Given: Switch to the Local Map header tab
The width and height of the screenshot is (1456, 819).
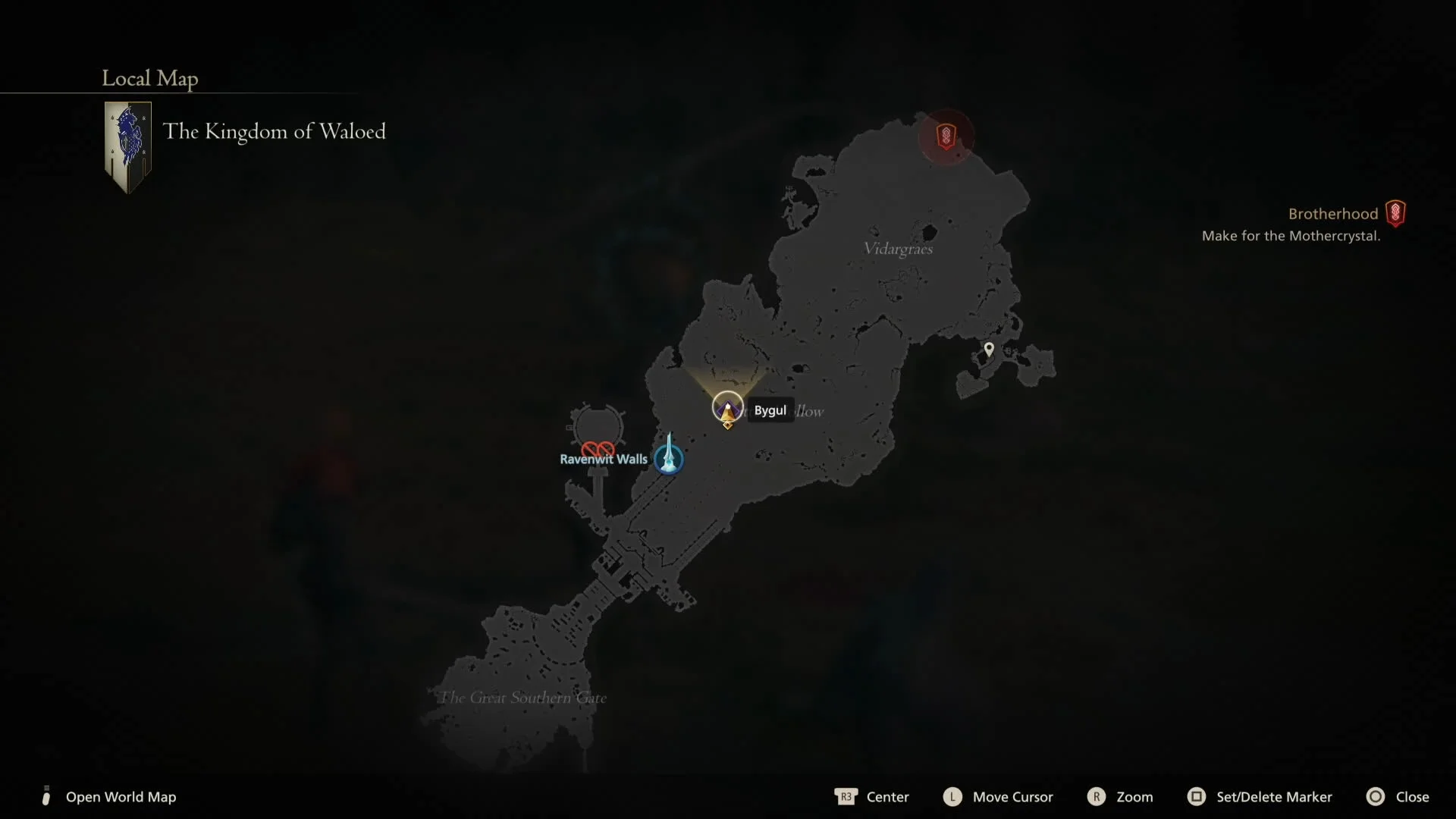Looking at the screenshot, I should pyautogui.click(x=149, y=78).
